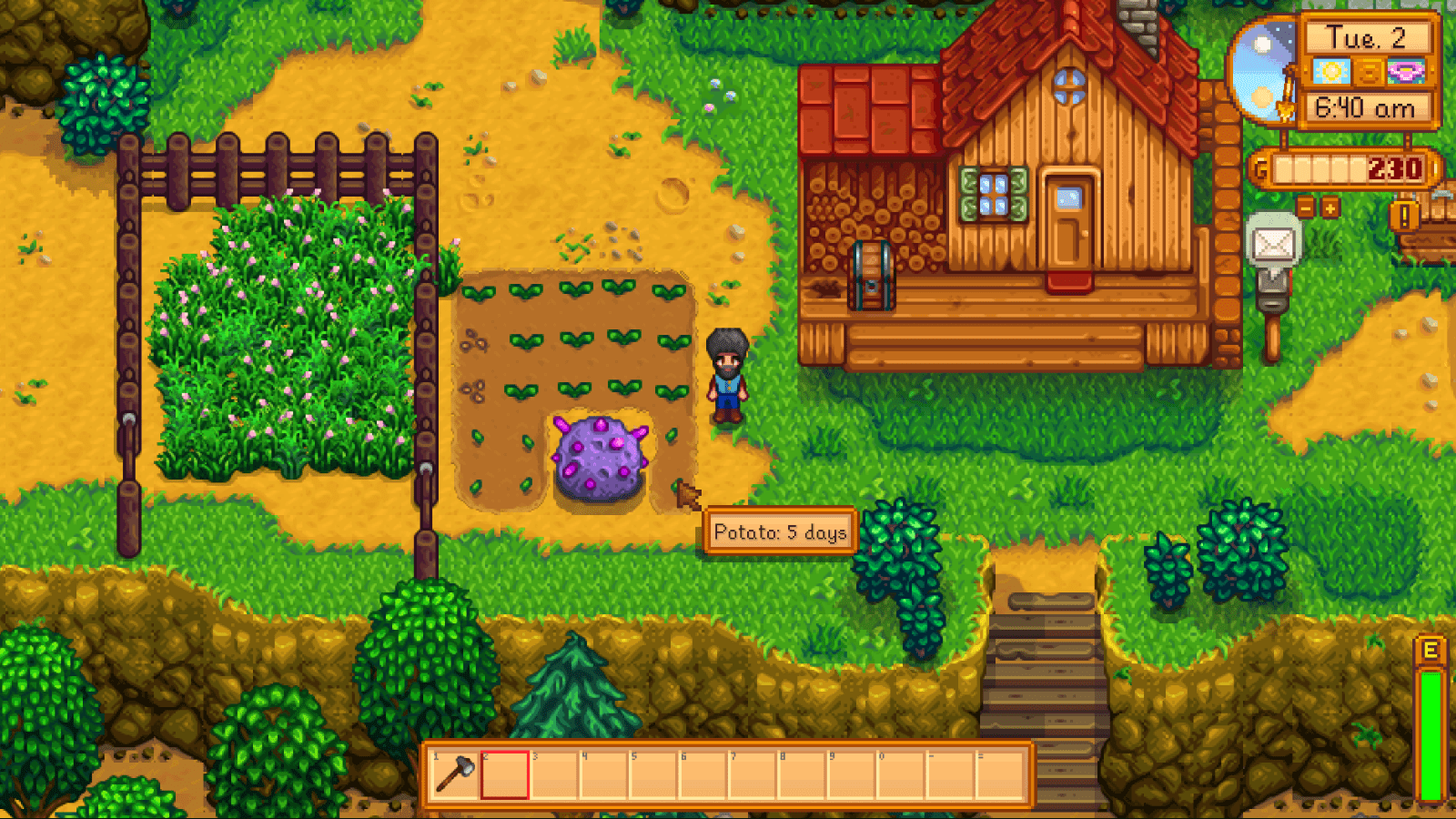Click the barrel on the farmhouse porch

(x=871, y=278)
